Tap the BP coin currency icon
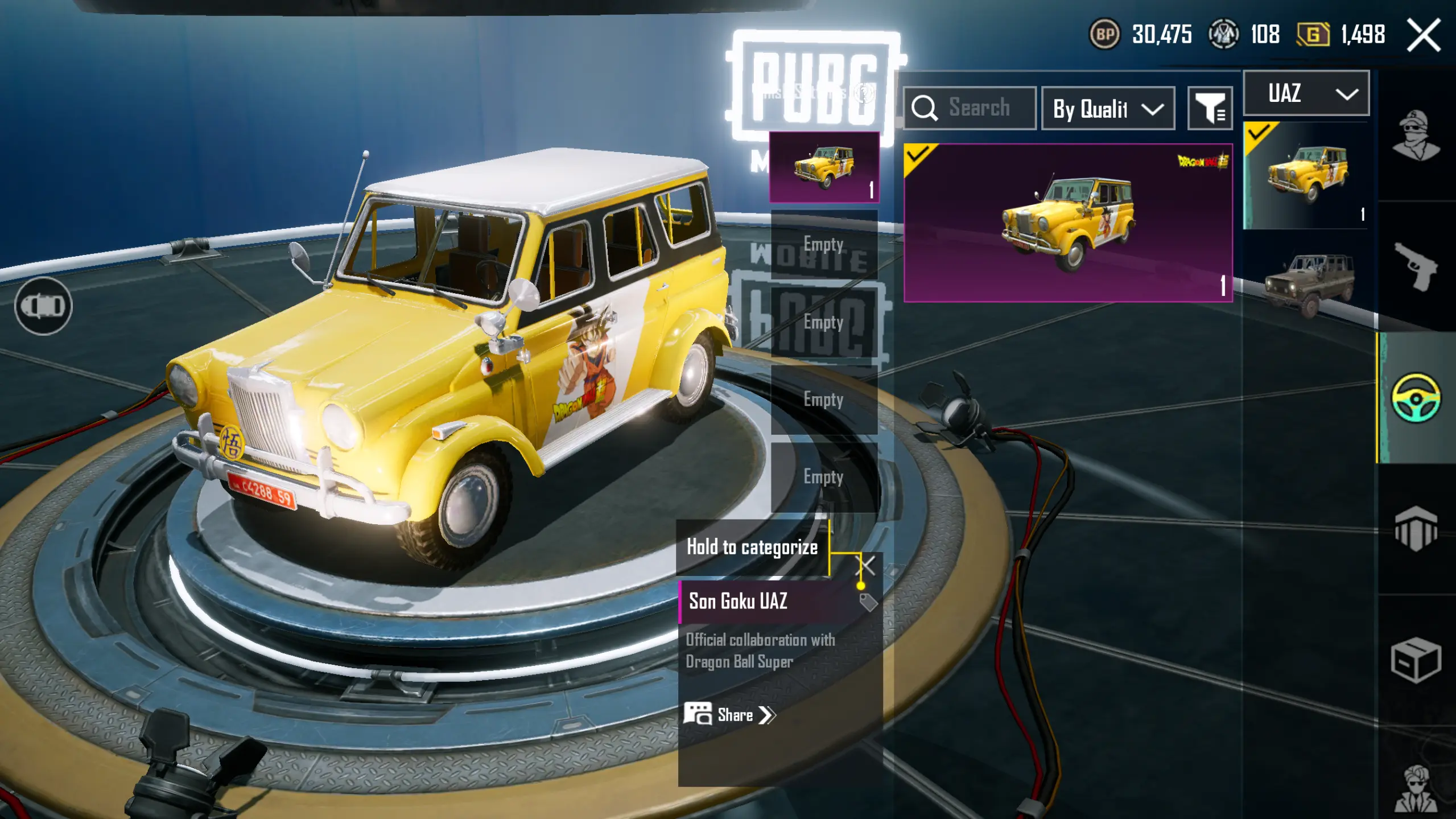The image size is (1456, 819). [1104, 35]
